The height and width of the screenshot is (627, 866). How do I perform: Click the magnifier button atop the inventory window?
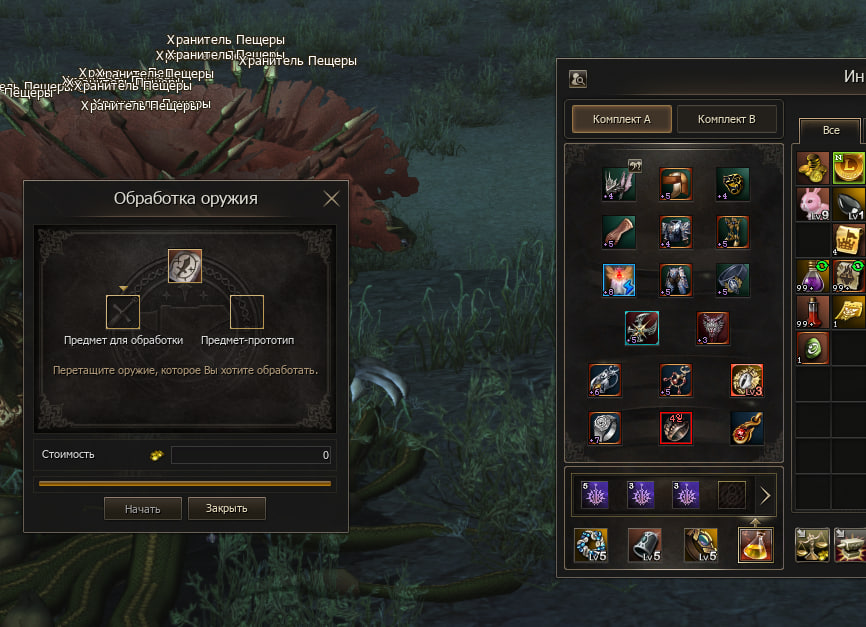pyautogui.click(x=578, y=78)
